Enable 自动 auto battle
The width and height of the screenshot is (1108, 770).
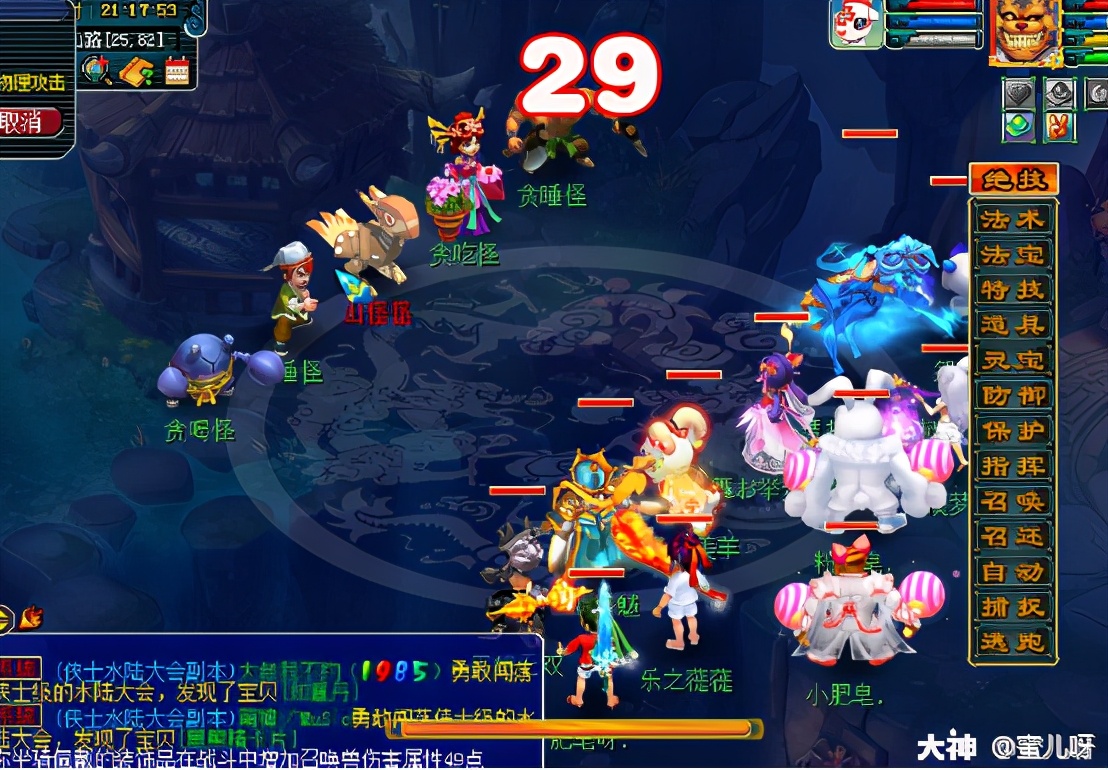1012,572
